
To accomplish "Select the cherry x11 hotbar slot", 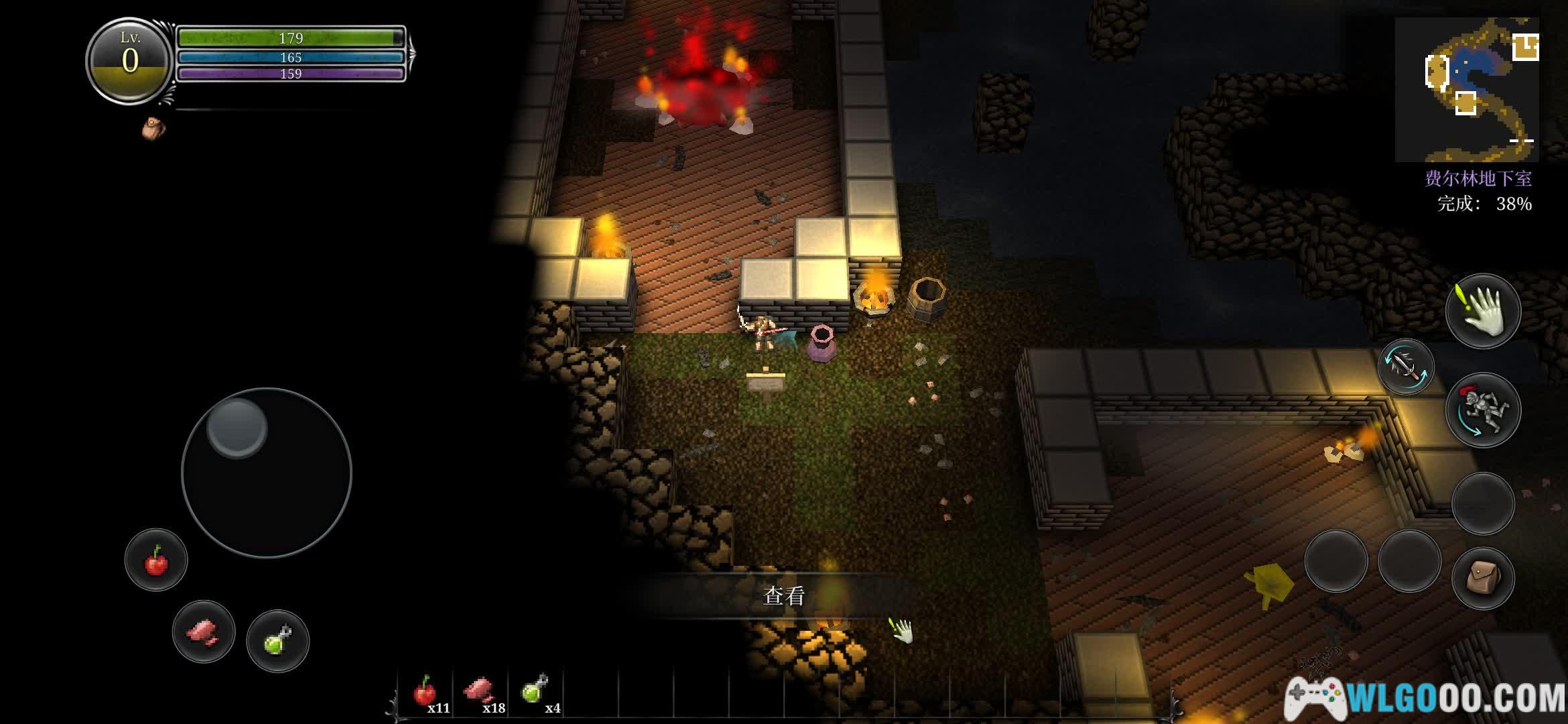I will coord(426,692).
